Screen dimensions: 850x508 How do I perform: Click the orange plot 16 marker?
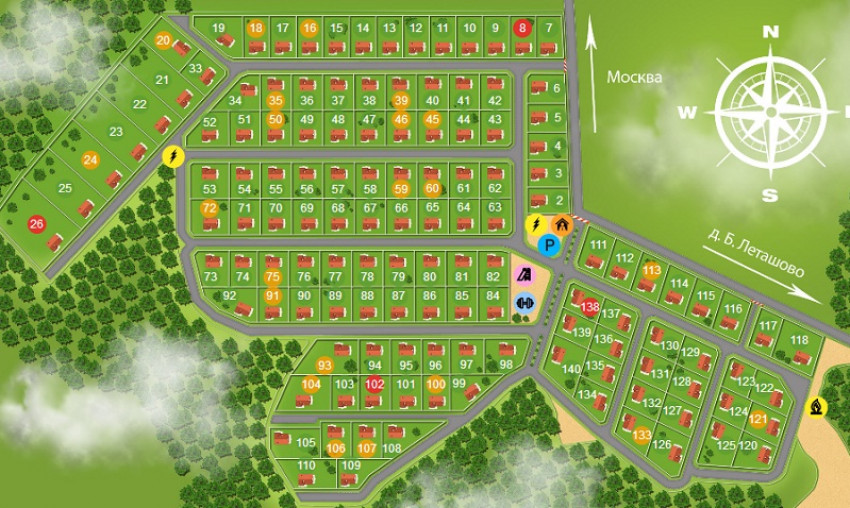click(x=309, y=28)
